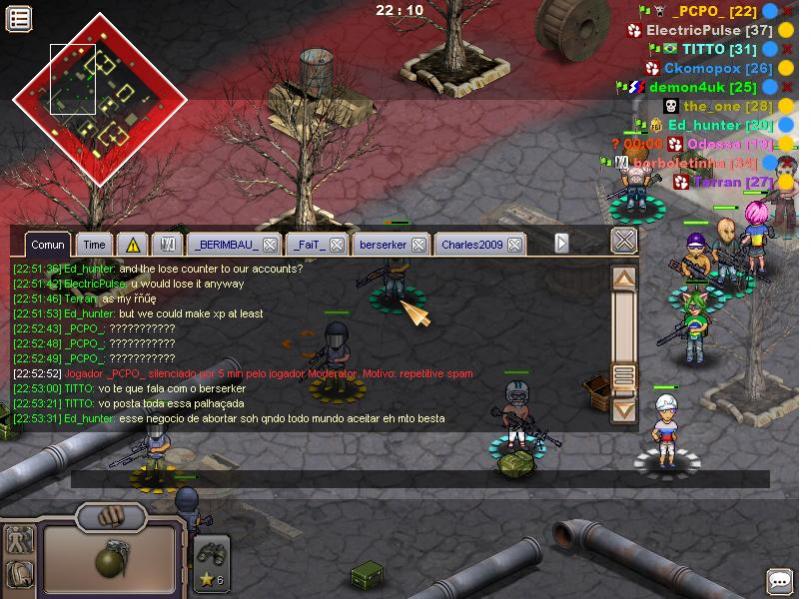811x599 pixels.
Task: Show more chat tabs with arrow
Action: point(562,243)
